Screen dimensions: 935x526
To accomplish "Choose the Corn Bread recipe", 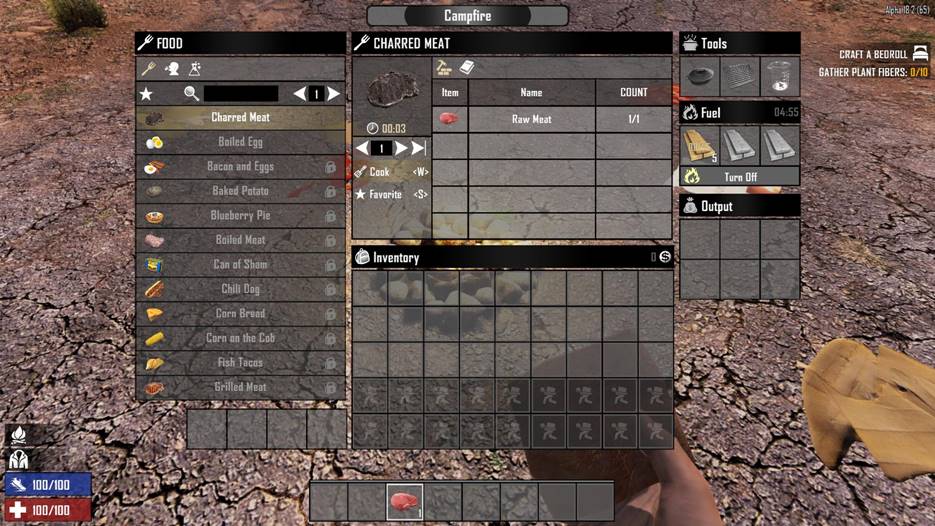I will tap(240, 314).
